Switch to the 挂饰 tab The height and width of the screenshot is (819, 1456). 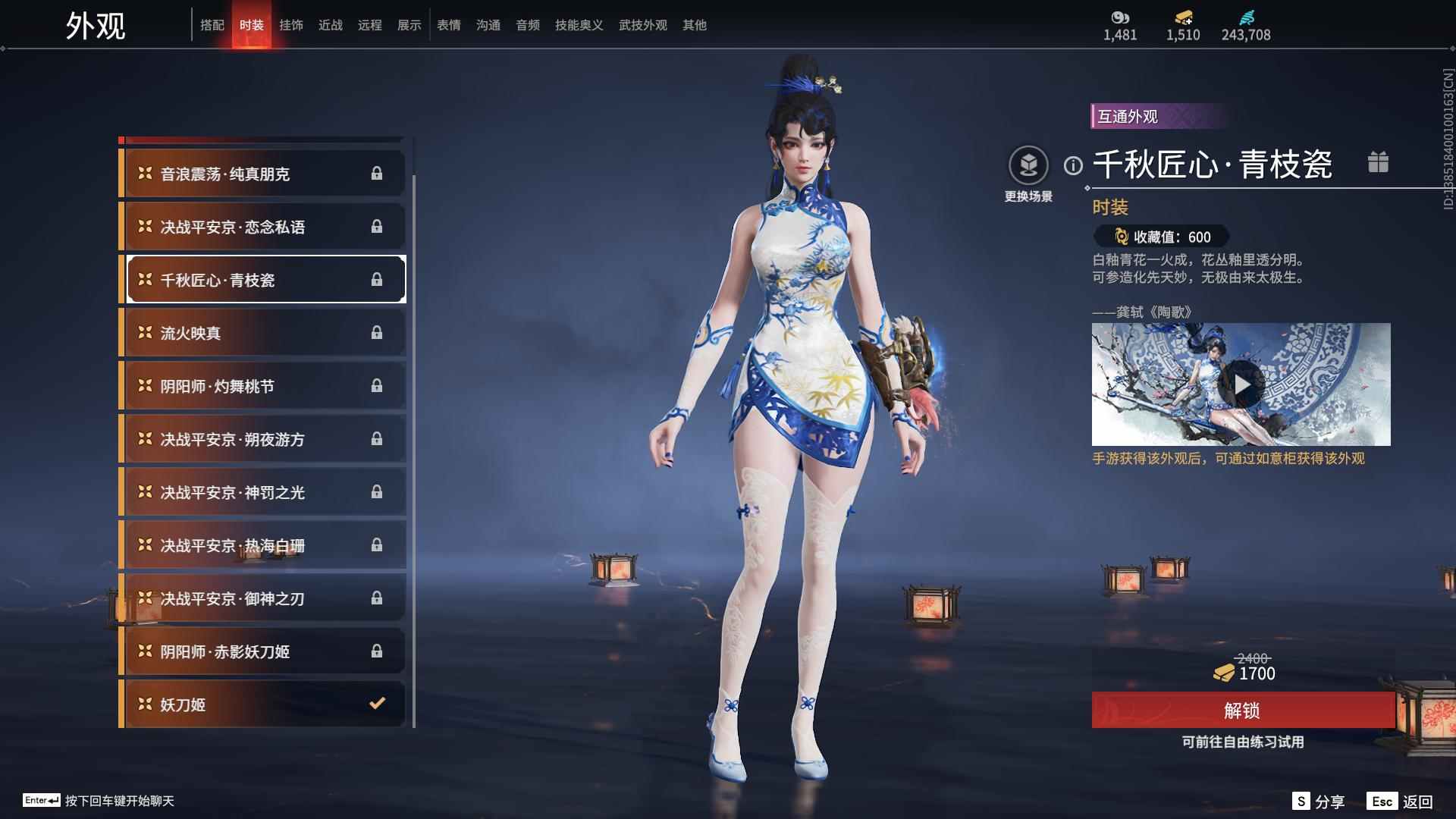[292, 24]
